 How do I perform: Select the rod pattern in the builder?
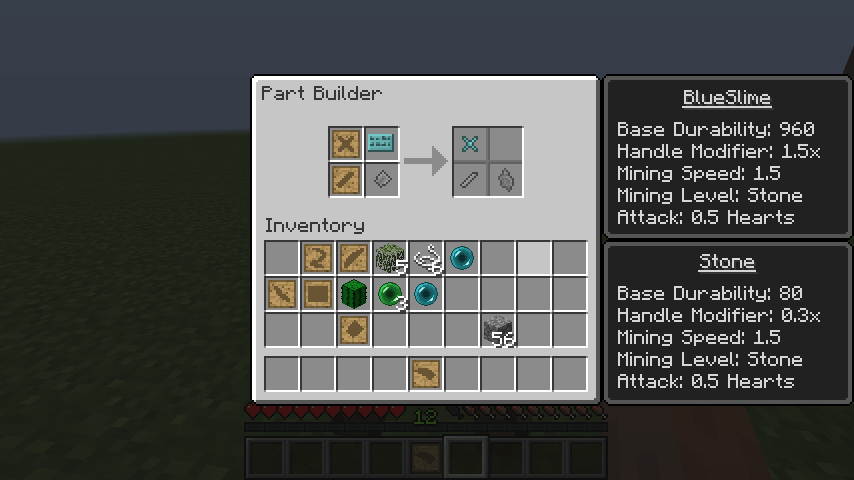point(346,180)
